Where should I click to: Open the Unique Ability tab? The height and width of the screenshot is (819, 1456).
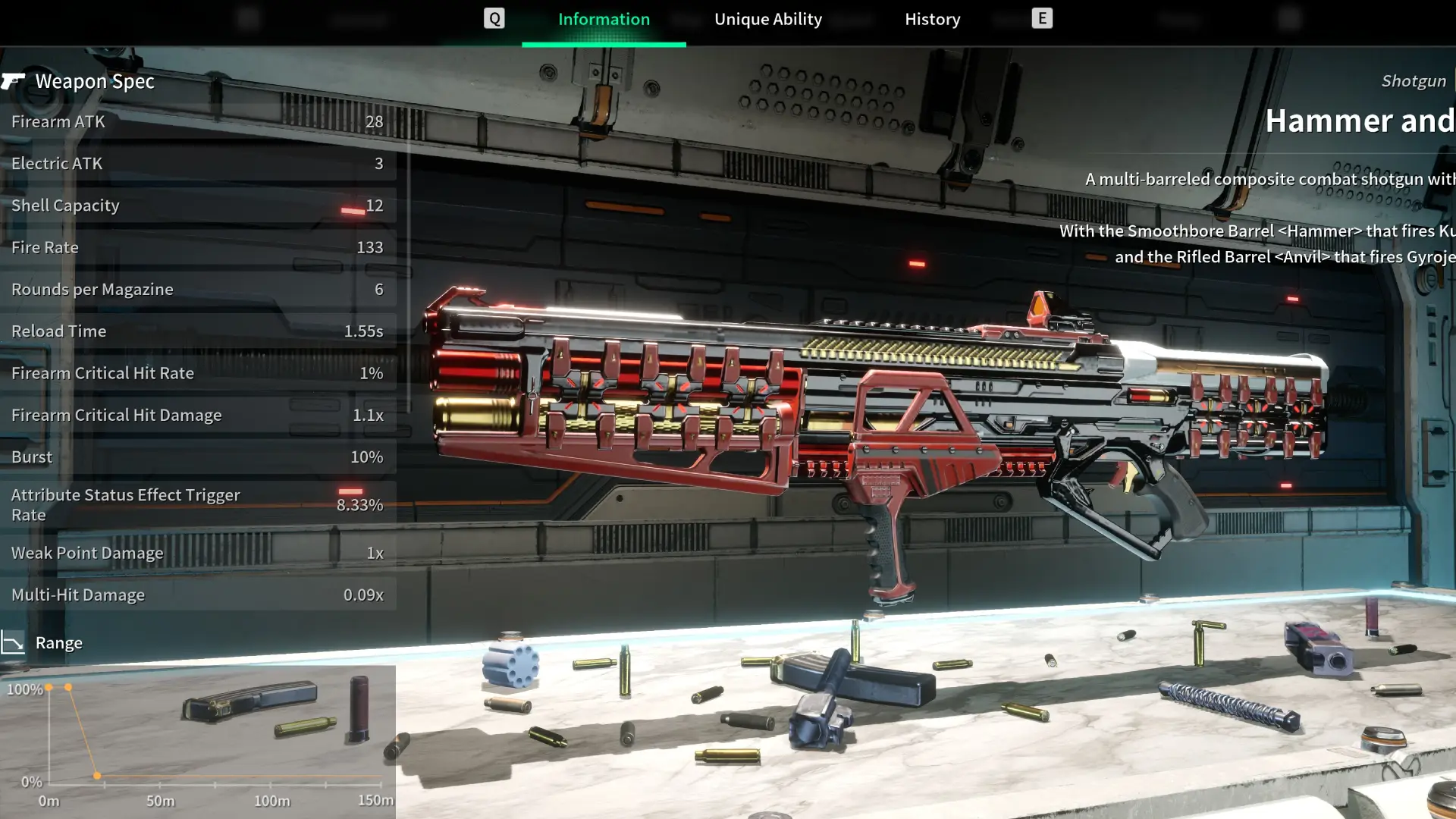[x=767, y=20]
